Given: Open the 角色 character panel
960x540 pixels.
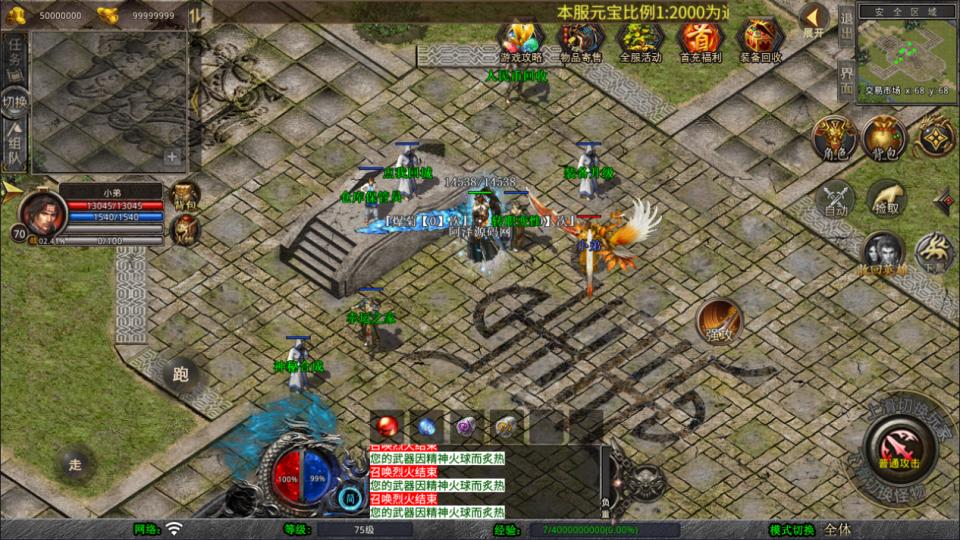Looking at the screenshot, I should (832, 138).
